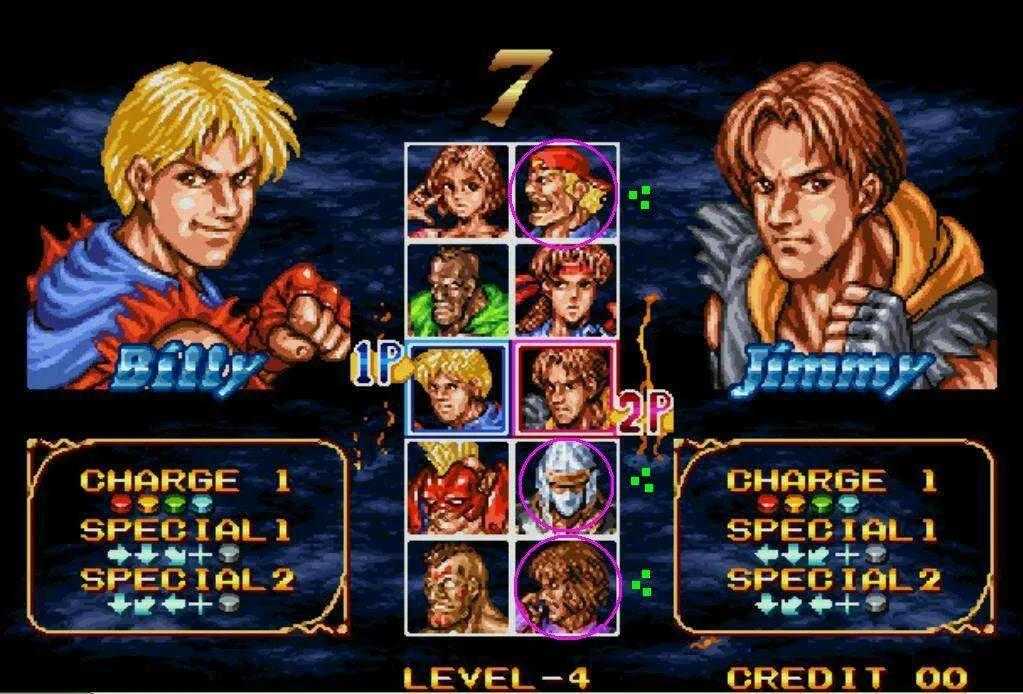This screenshot has width=1023, height=694.
Task: Select Jimmy's small portrait tile
Action: pyautogui.click(x=564, y=388)
